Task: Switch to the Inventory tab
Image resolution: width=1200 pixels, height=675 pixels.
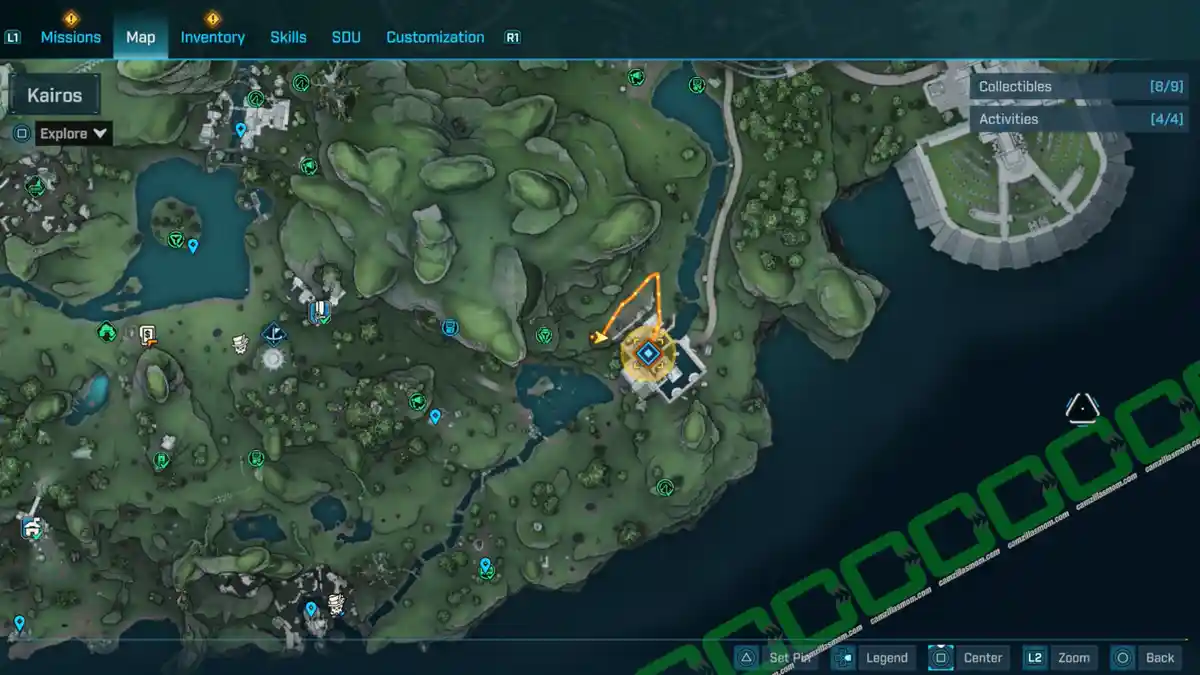Action: pos(212,37)
